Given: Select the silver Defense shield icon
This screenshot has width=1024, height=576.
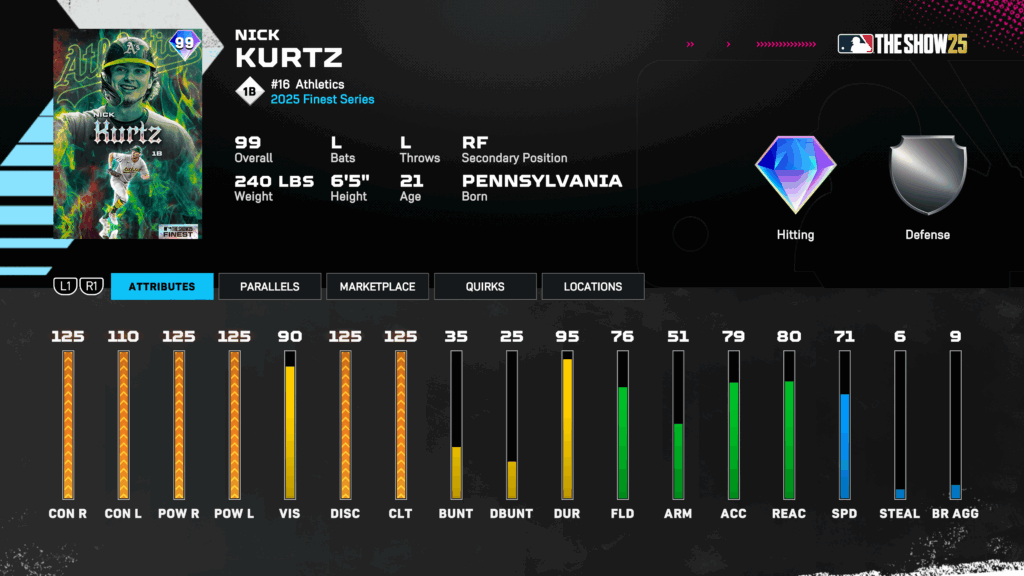Looking at the screenshot, I should (x=928, y=176).
